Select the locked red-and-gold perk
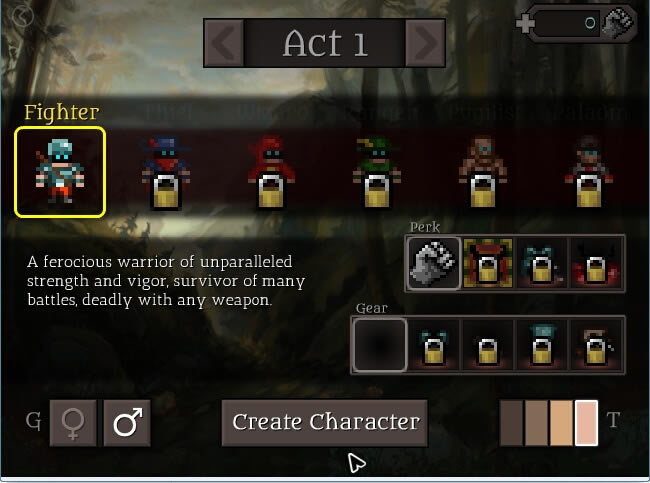The height and width of the screenshot is (483, 650). [489, 263]
